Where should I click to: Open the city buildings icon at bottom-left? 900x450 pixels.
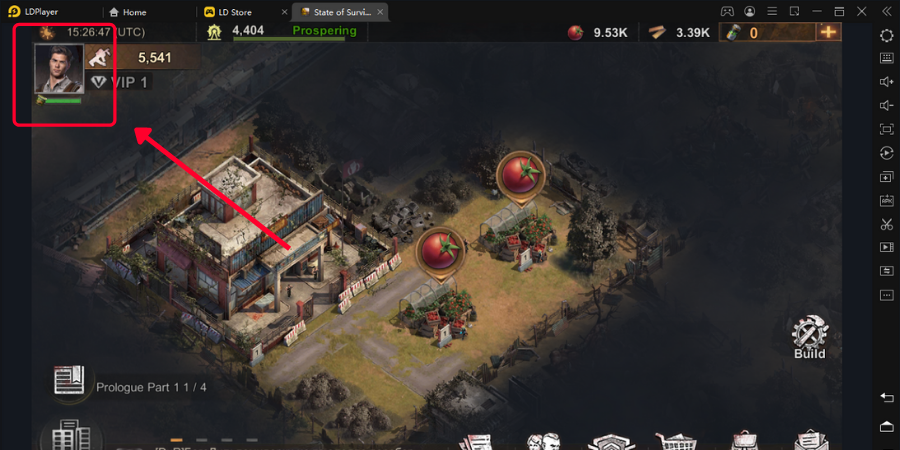[x=70, y=437]
